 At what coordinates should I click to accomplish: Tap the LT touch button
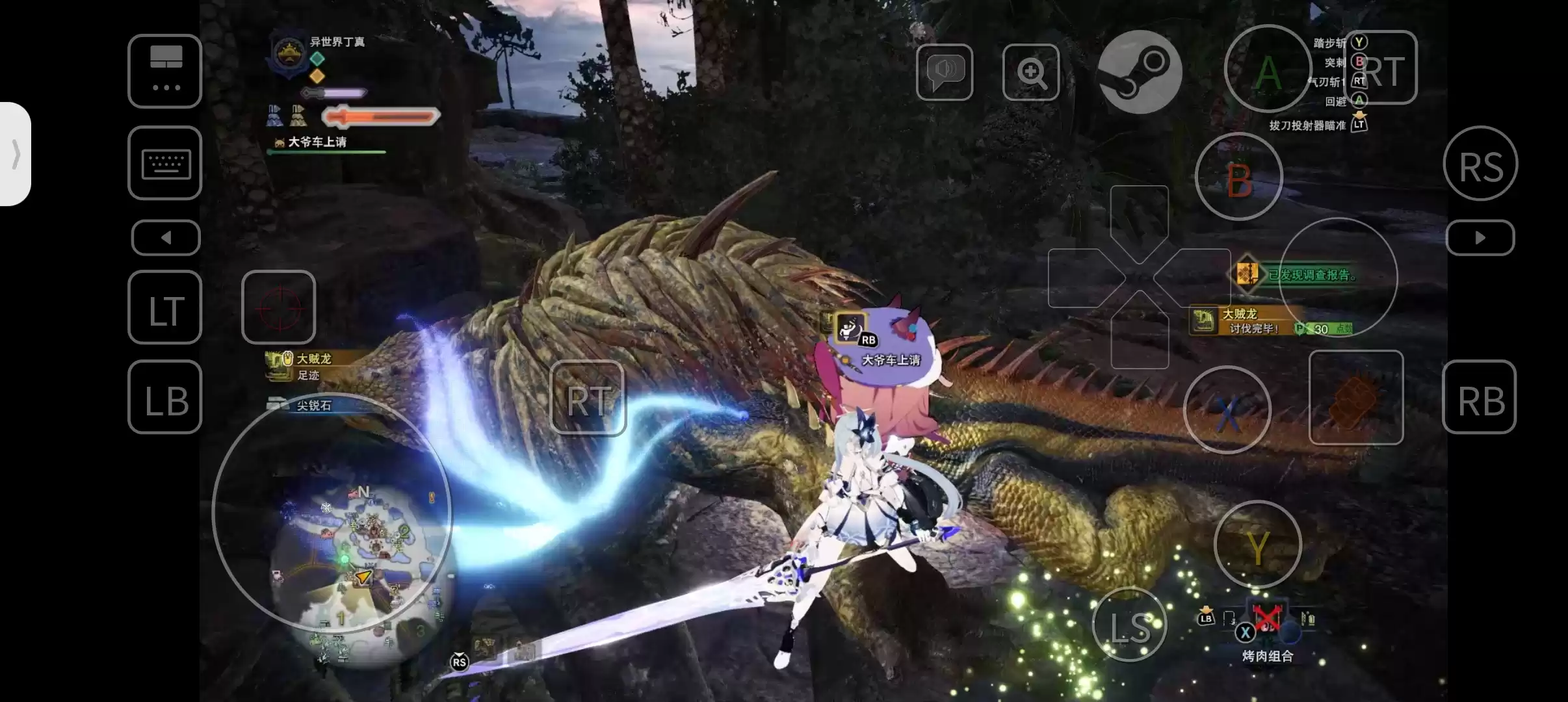(165, 307)
